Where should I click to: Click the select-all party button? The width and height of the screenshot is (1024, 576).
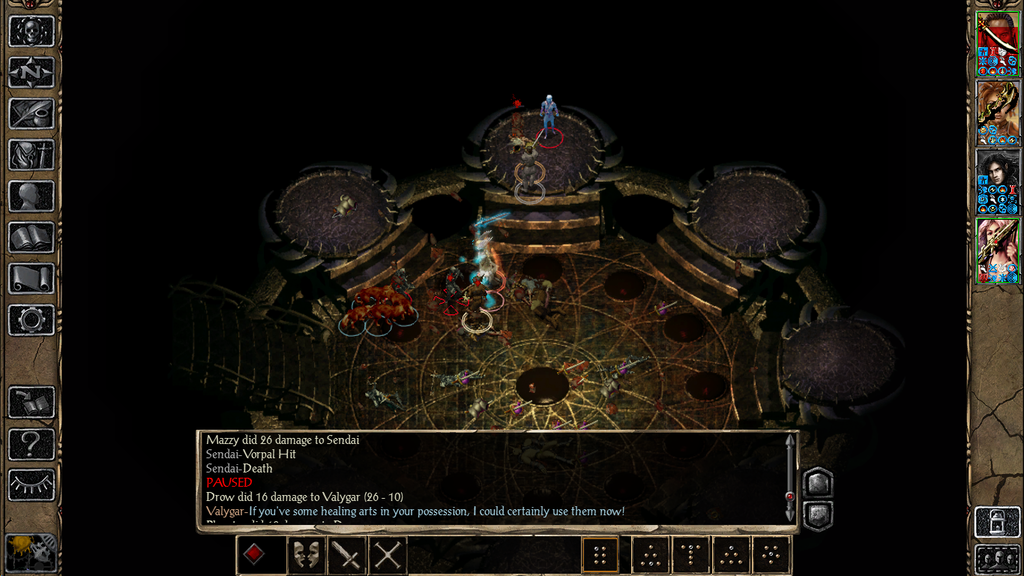pyautogui.click(x=997, y=557)
